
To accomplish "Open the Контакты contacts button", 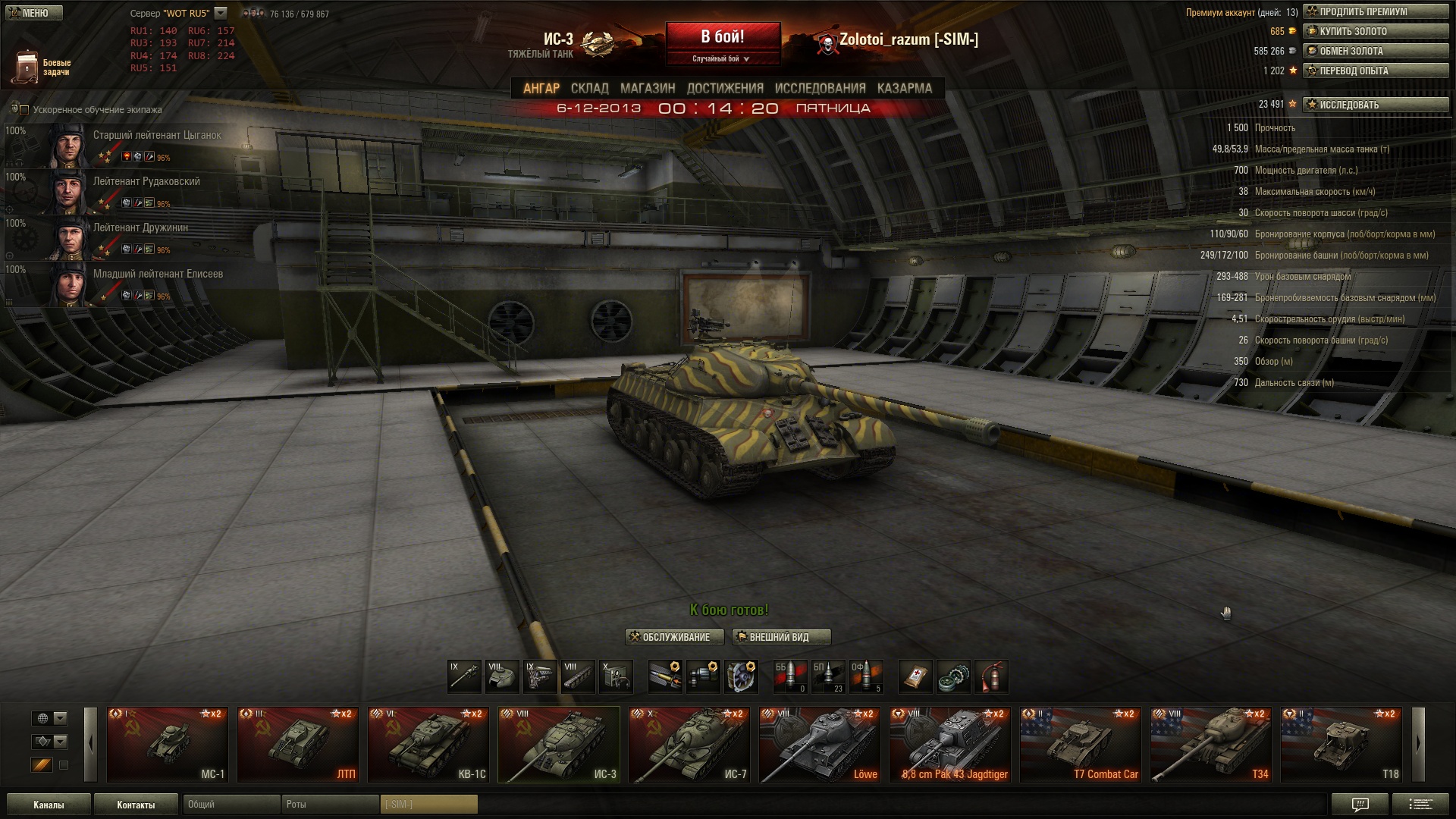I will click(x=136, y=805).
